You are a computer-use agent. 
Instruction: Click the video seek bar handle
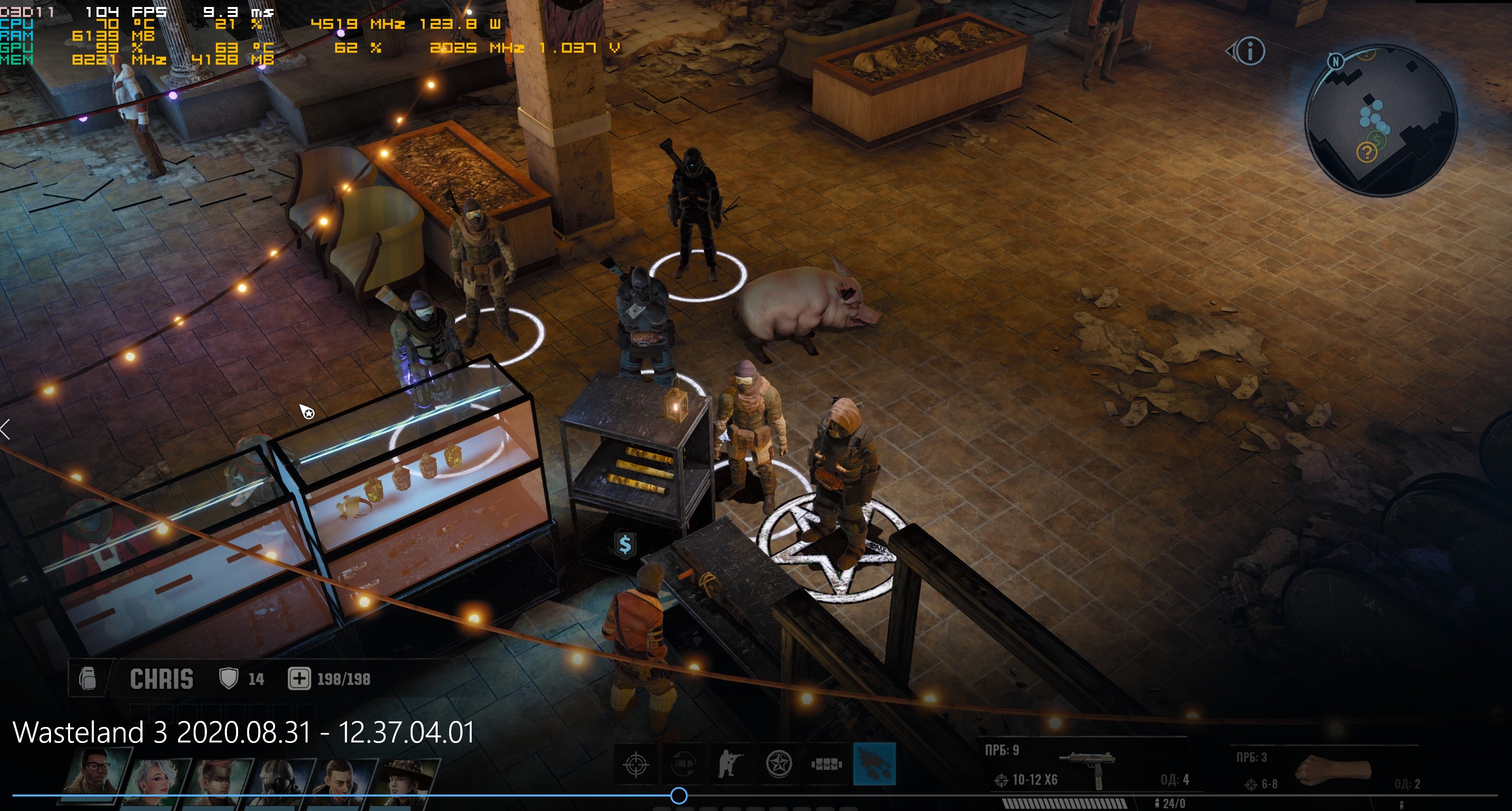pyautogui.click(x=679, y=795)
